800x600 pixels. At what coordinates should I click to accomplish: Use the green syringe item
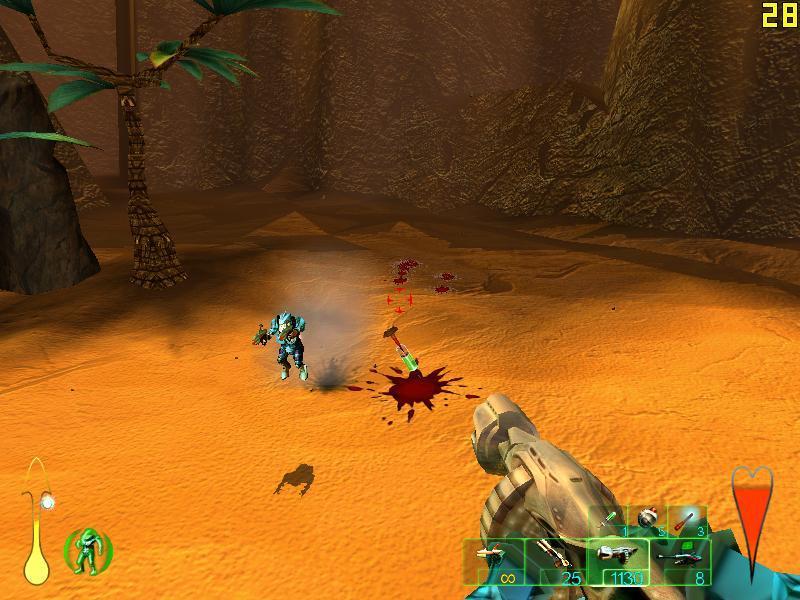[x=611, y=519]
